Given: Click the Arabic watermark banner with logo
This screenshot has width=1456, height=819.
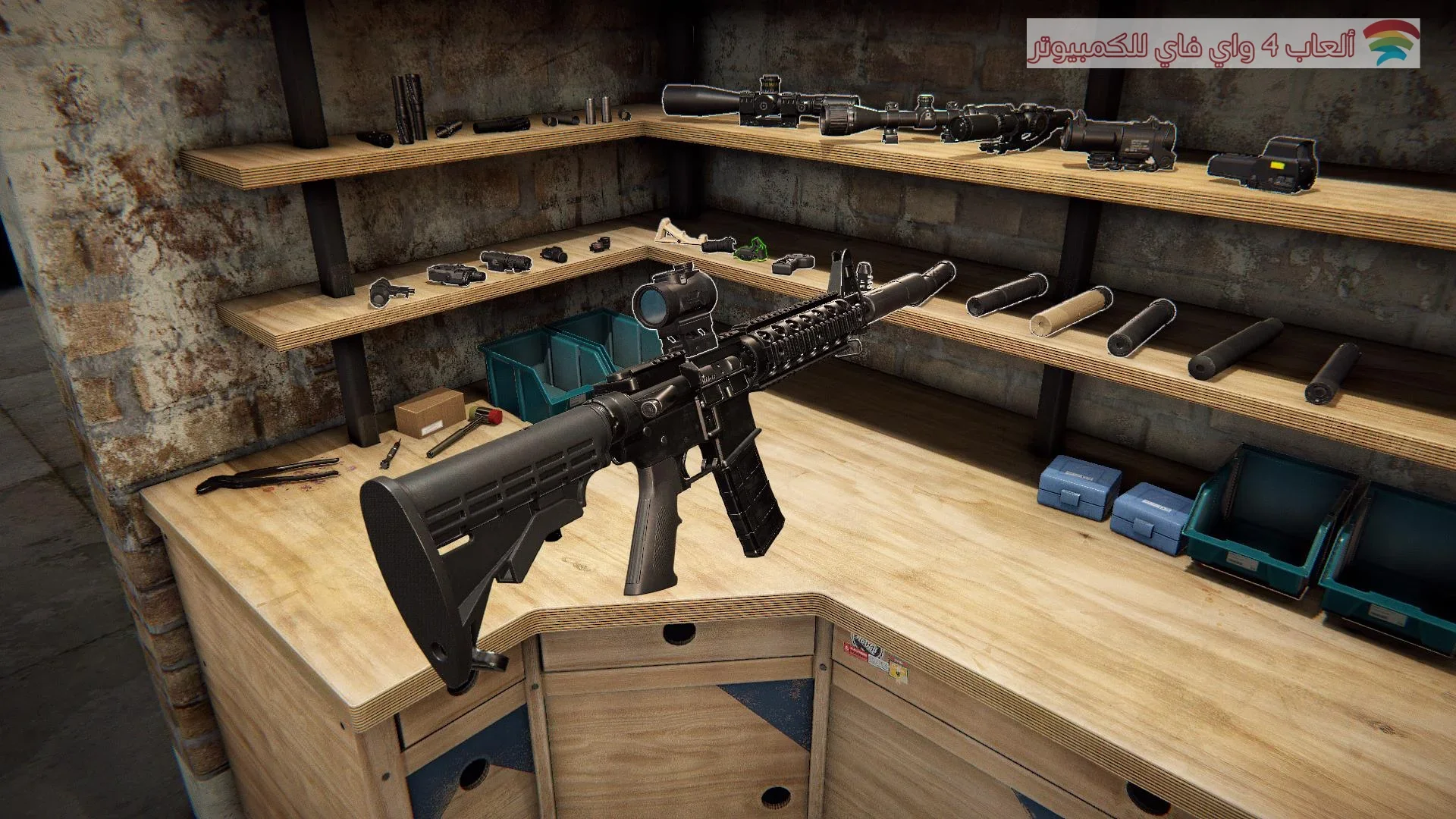Looking at the screenshot, I should [x=1222, y=44].
